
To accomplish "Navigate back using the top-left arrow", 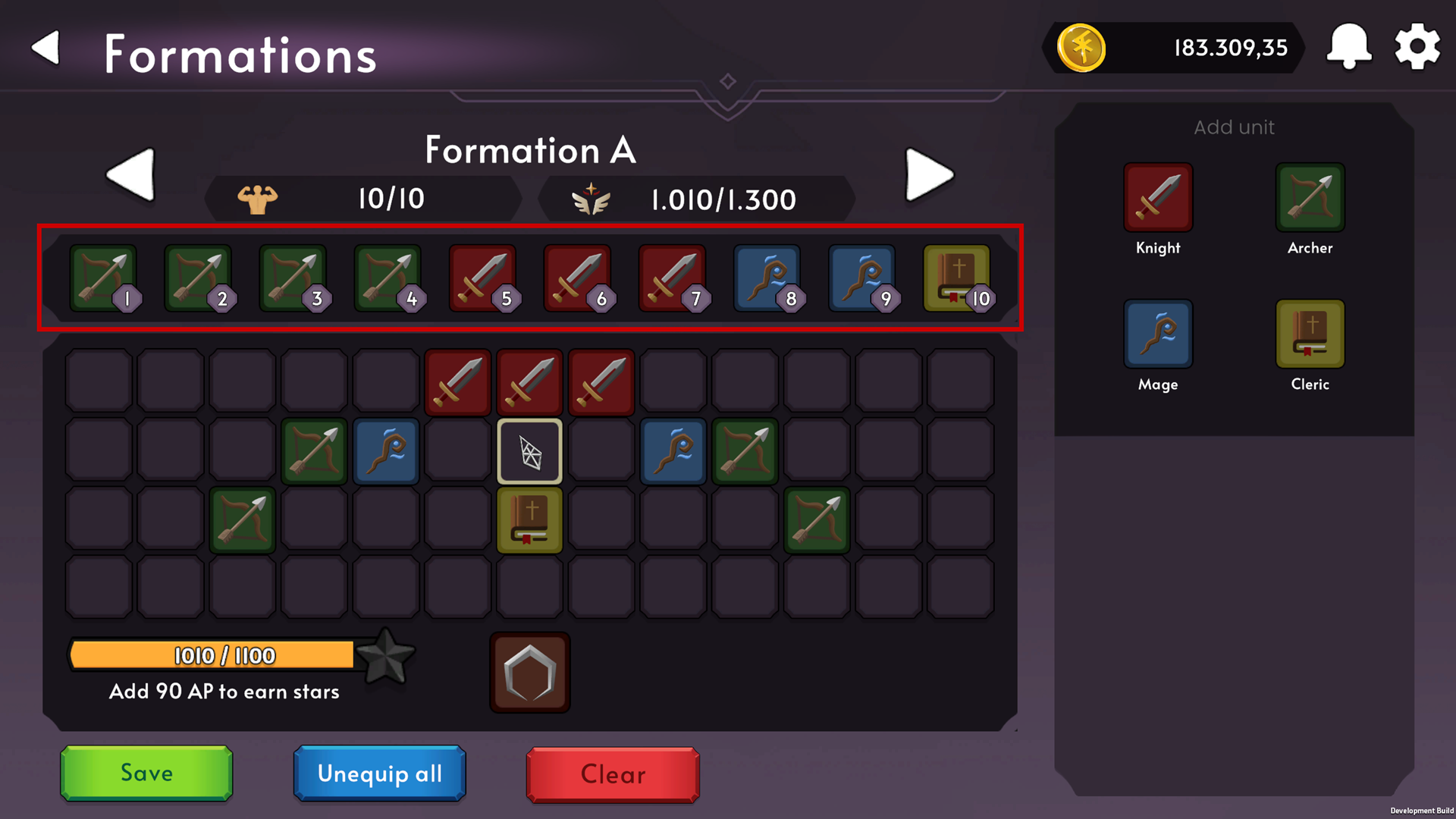I will click(x=45, y=48).
